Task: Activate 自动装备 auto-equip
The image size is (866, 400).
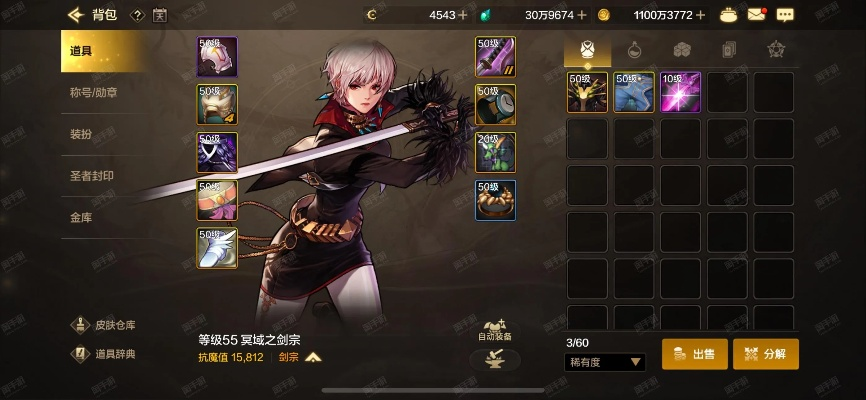Action: click(x=494, y=329)
